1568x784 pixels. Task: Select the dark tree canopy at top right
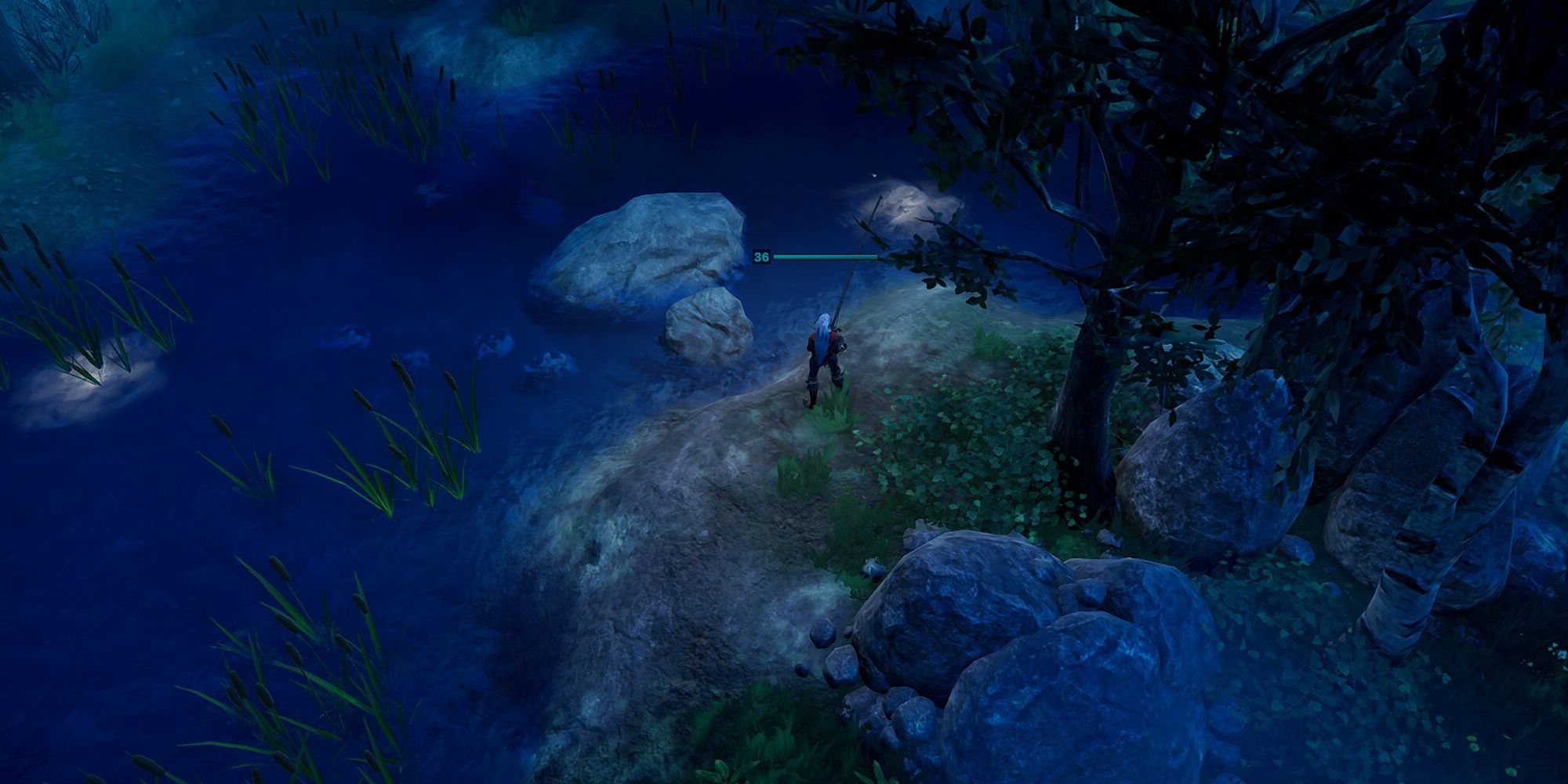coord(1333,118)
